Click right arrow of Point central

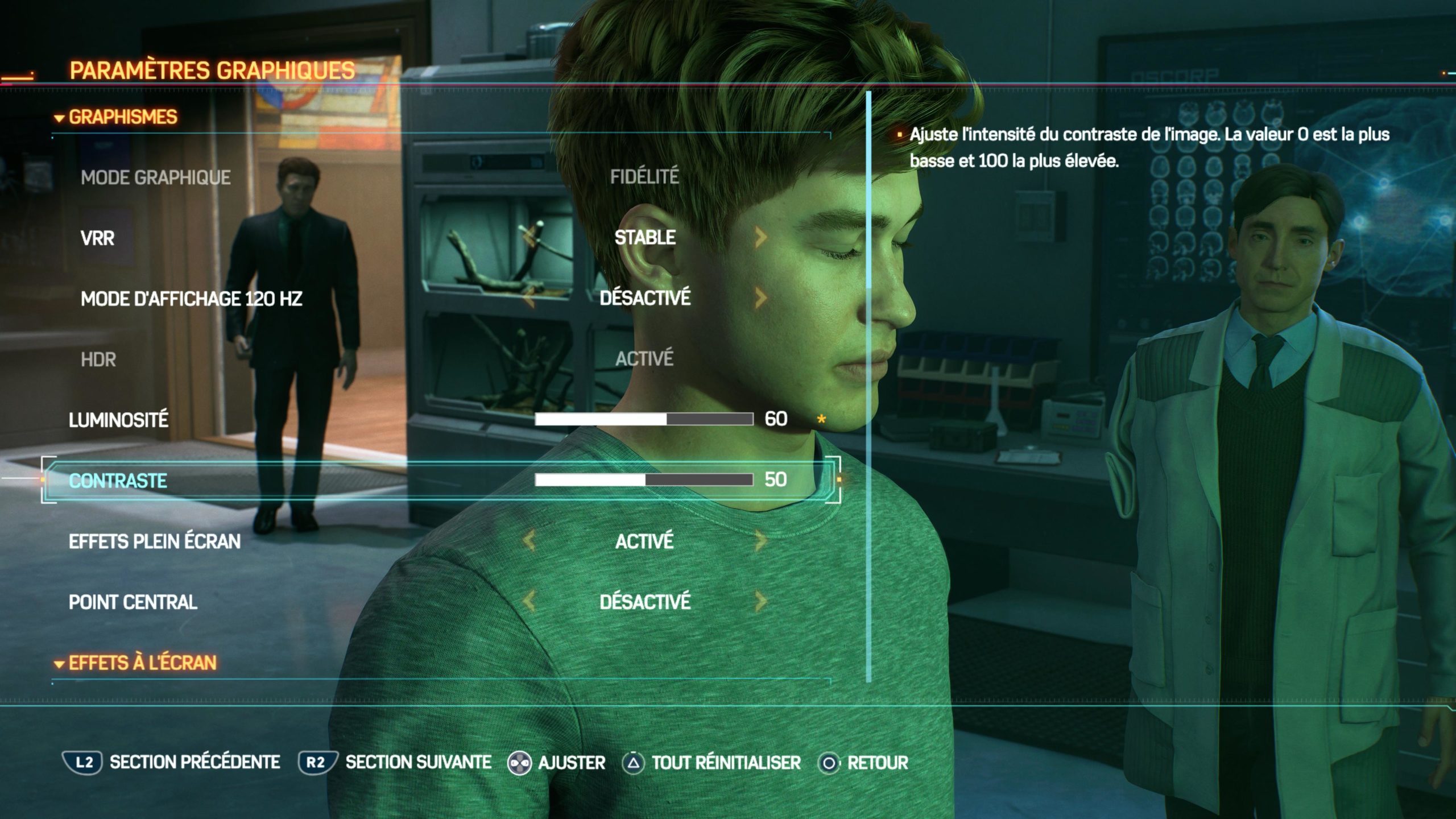pos(761,601)
